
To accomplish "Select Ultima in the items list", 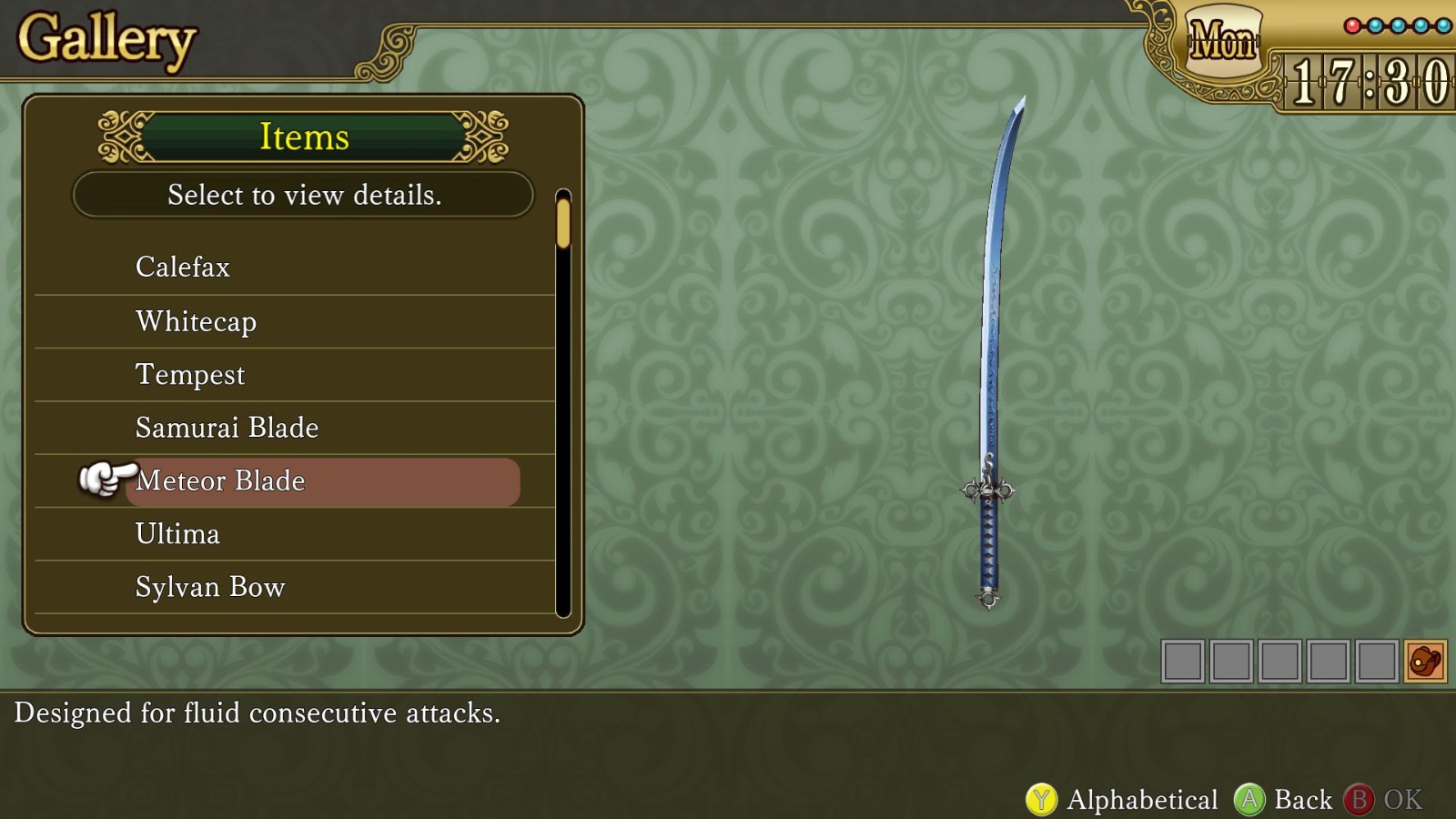I will (x=177, y=534).
